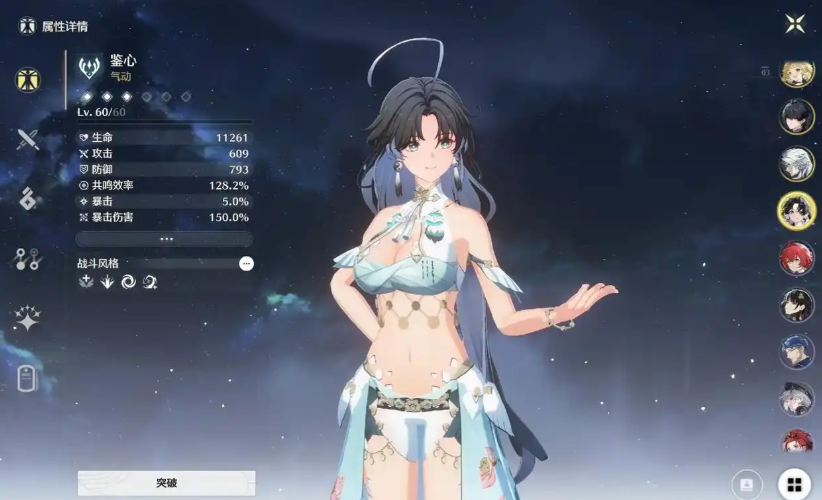Switch to the blue-haired character portrait
Image resolution: width=822 pixels, height=500 pixels.
click(797, 352)
